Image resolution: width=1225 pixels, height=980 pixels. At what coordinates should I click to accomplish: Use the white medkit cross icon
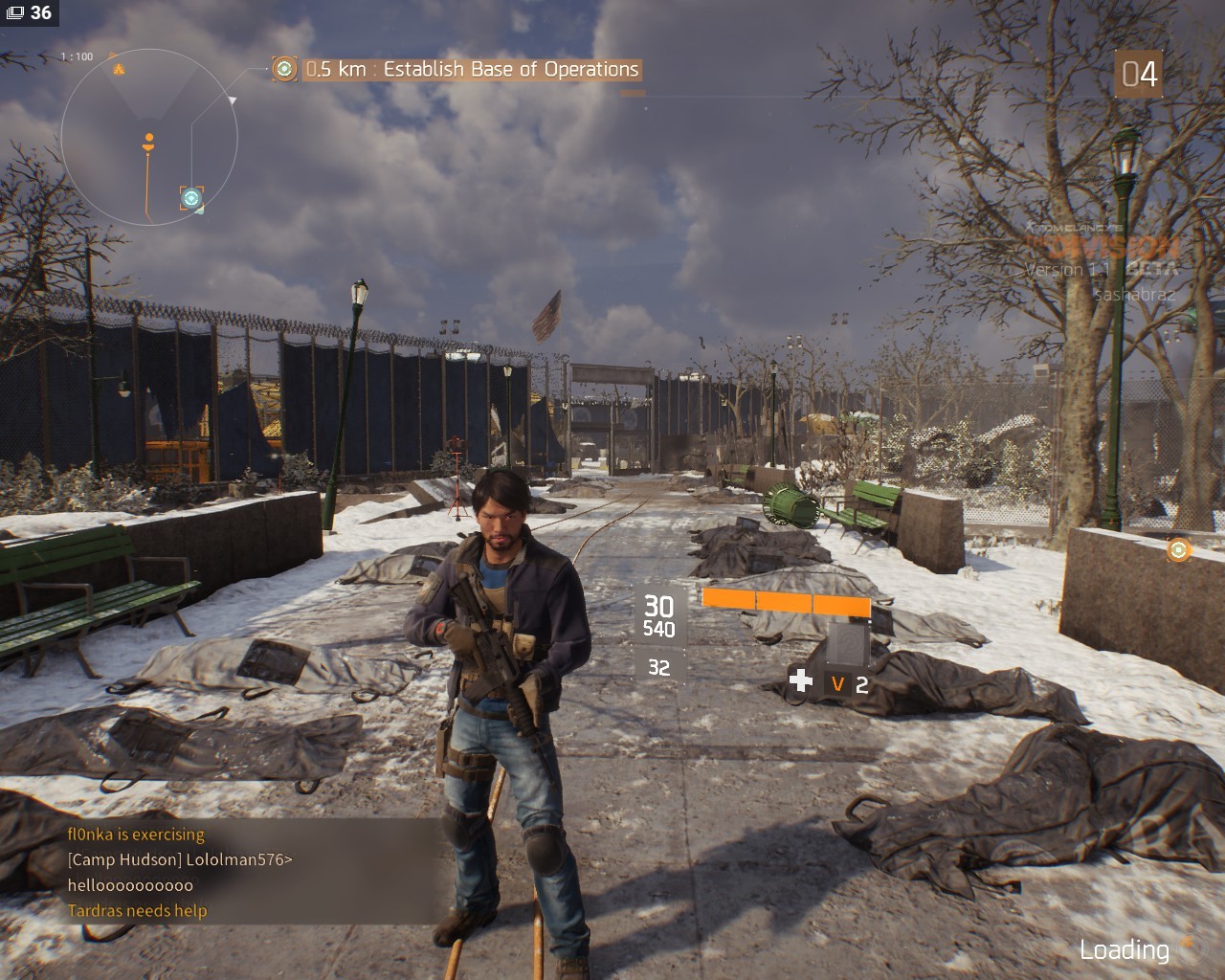800,680
